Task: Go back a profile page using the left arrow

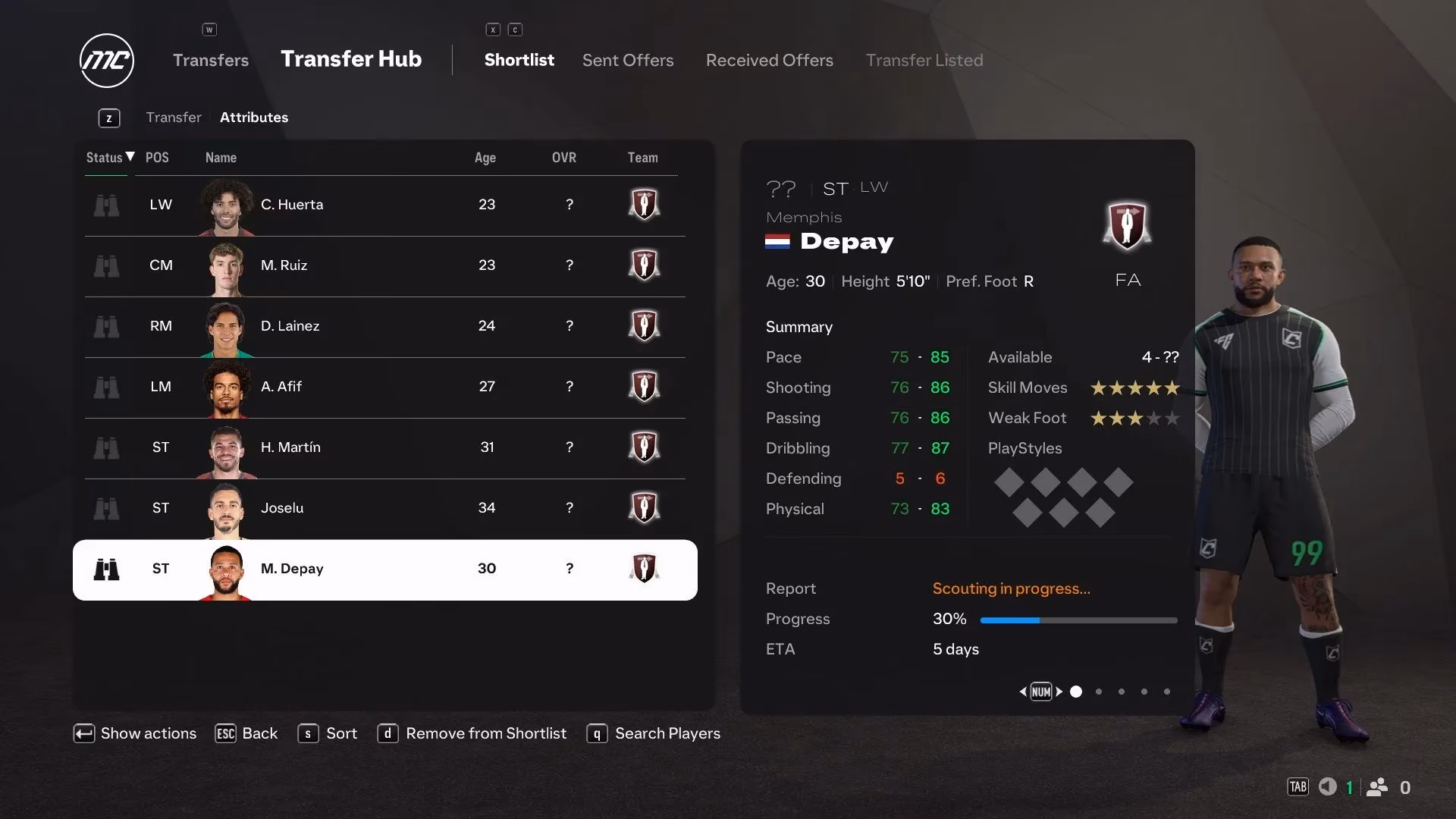Action: click(1022, 691)
